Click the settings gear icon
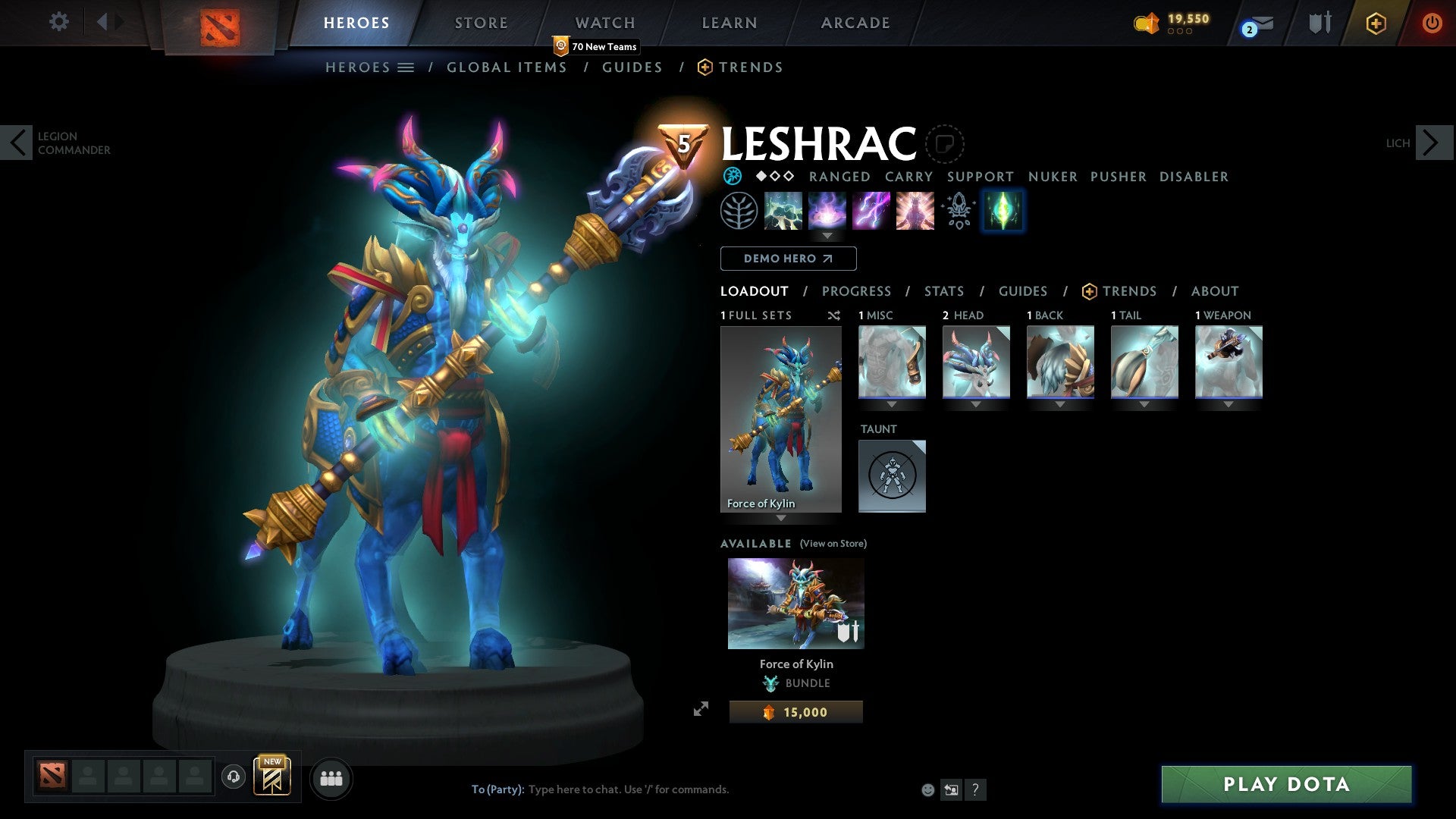Screen dimensions: 1456x819 pos(59,22)
